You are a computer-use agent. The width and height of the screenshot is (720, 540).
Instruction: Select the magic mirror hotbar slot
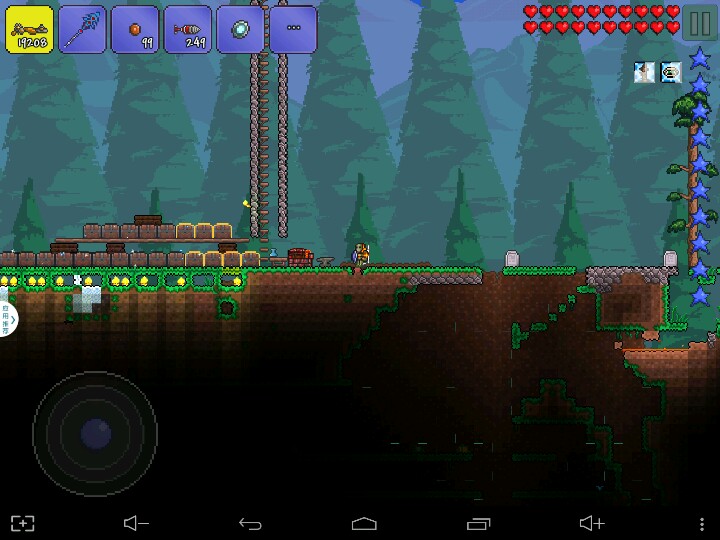[240, 29]
